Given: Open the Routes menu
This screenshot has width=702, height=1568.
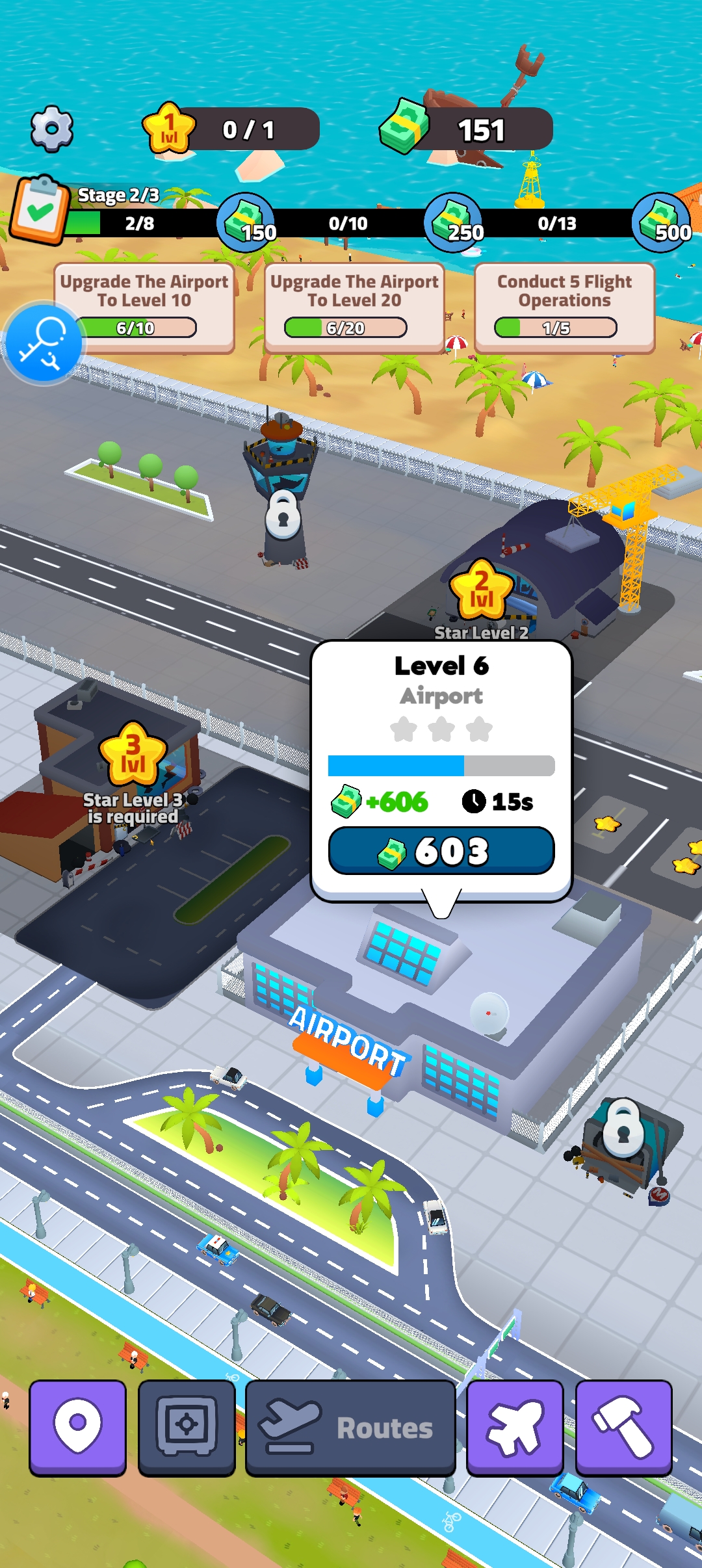Looking at the screenshot, I should [350, 1427].
